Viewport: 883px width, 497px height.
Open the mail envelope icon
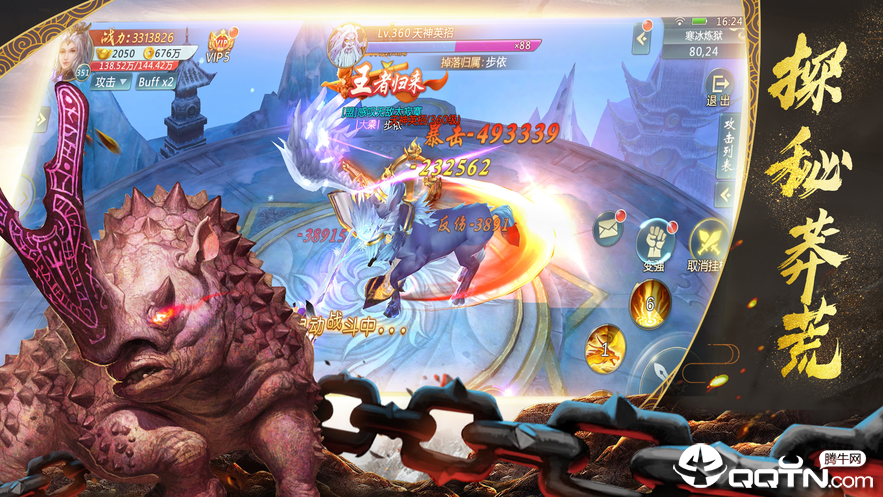(x=609, y=230)
